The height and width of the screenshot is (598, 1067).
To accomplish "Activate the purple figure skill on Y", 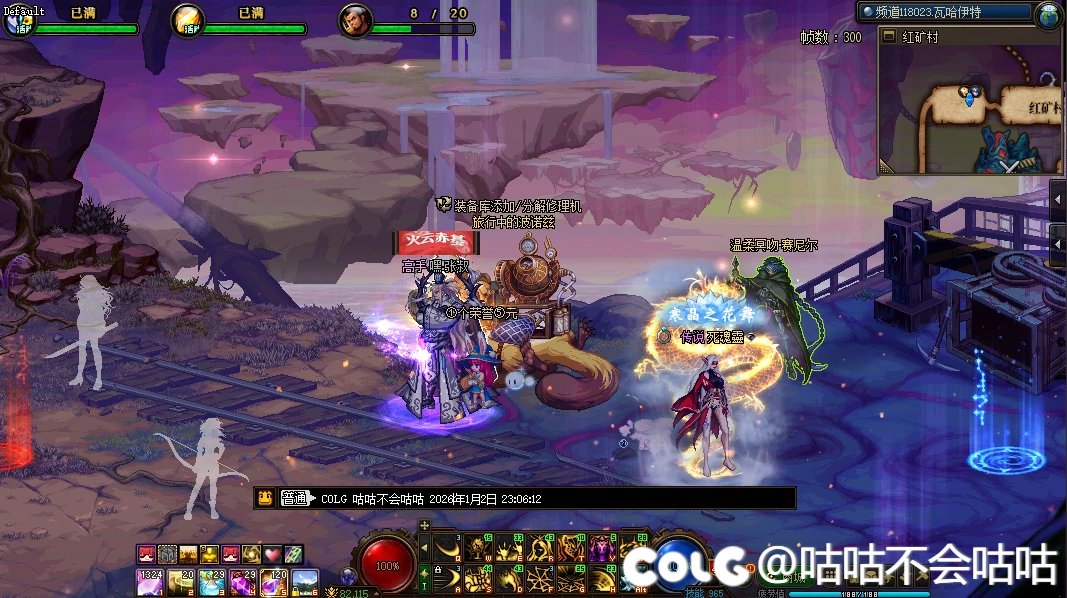I will coord(602,548).
